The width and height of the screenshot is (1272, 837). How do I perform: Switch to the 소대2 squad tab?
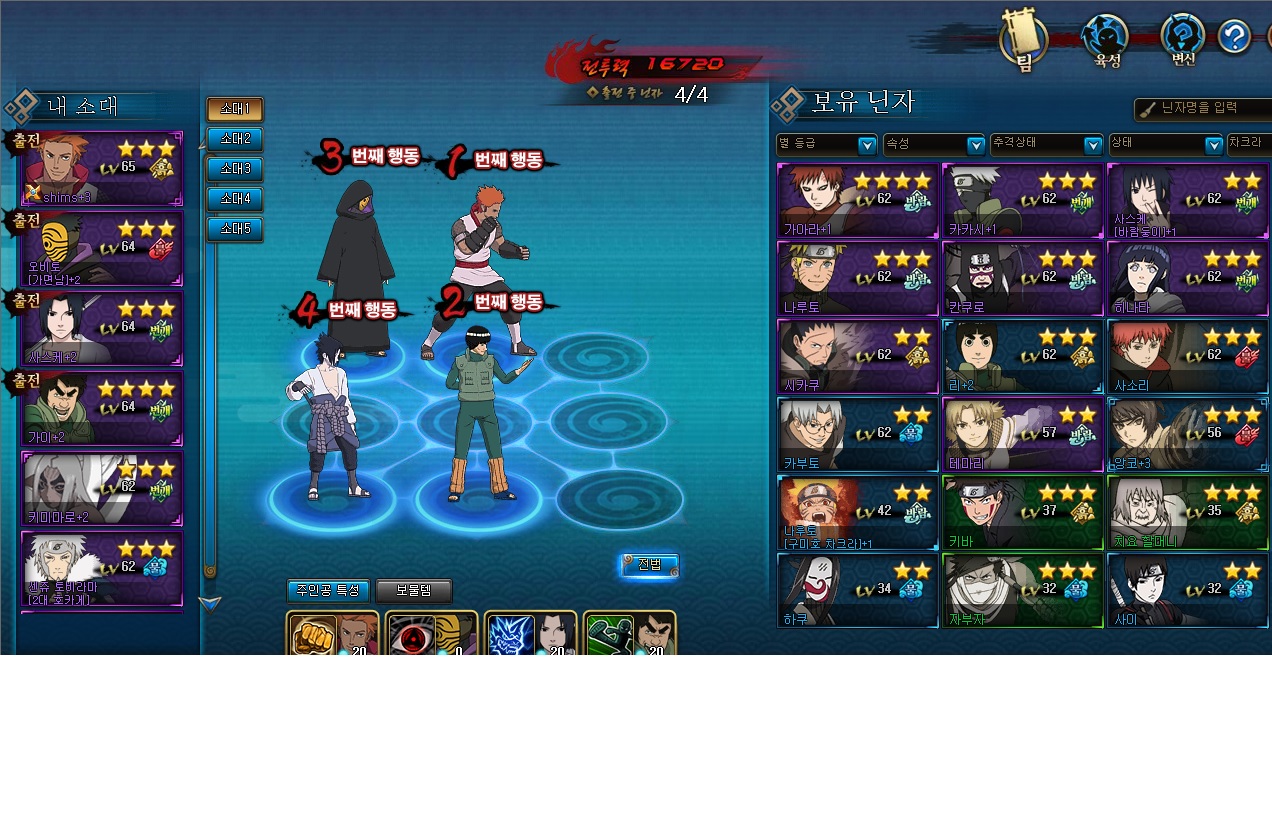pyautogui.click(x=235, y=139)
